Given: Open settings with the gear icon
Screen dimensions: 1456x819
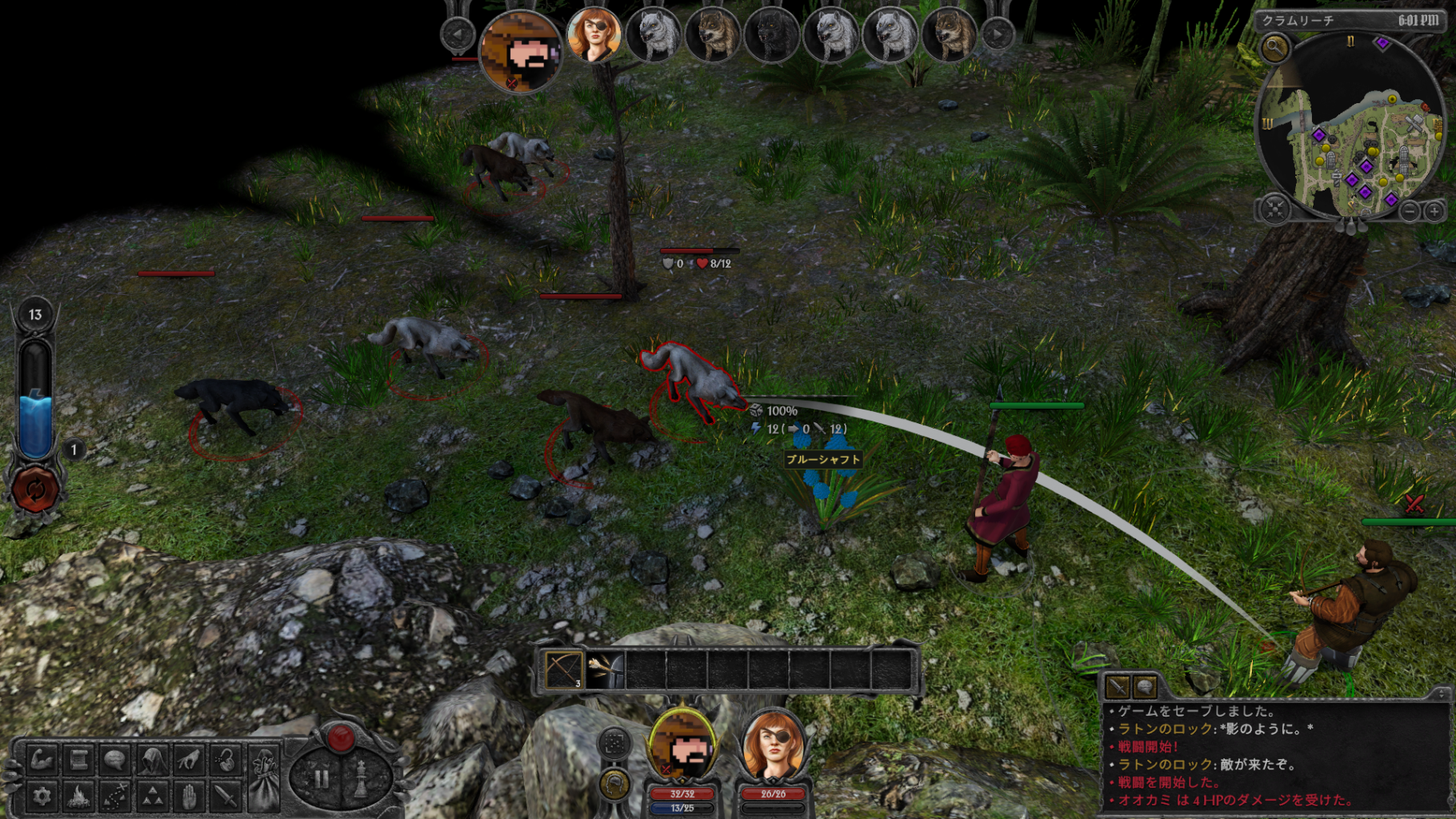Looking at the screenshot, I should click(41, 796).
